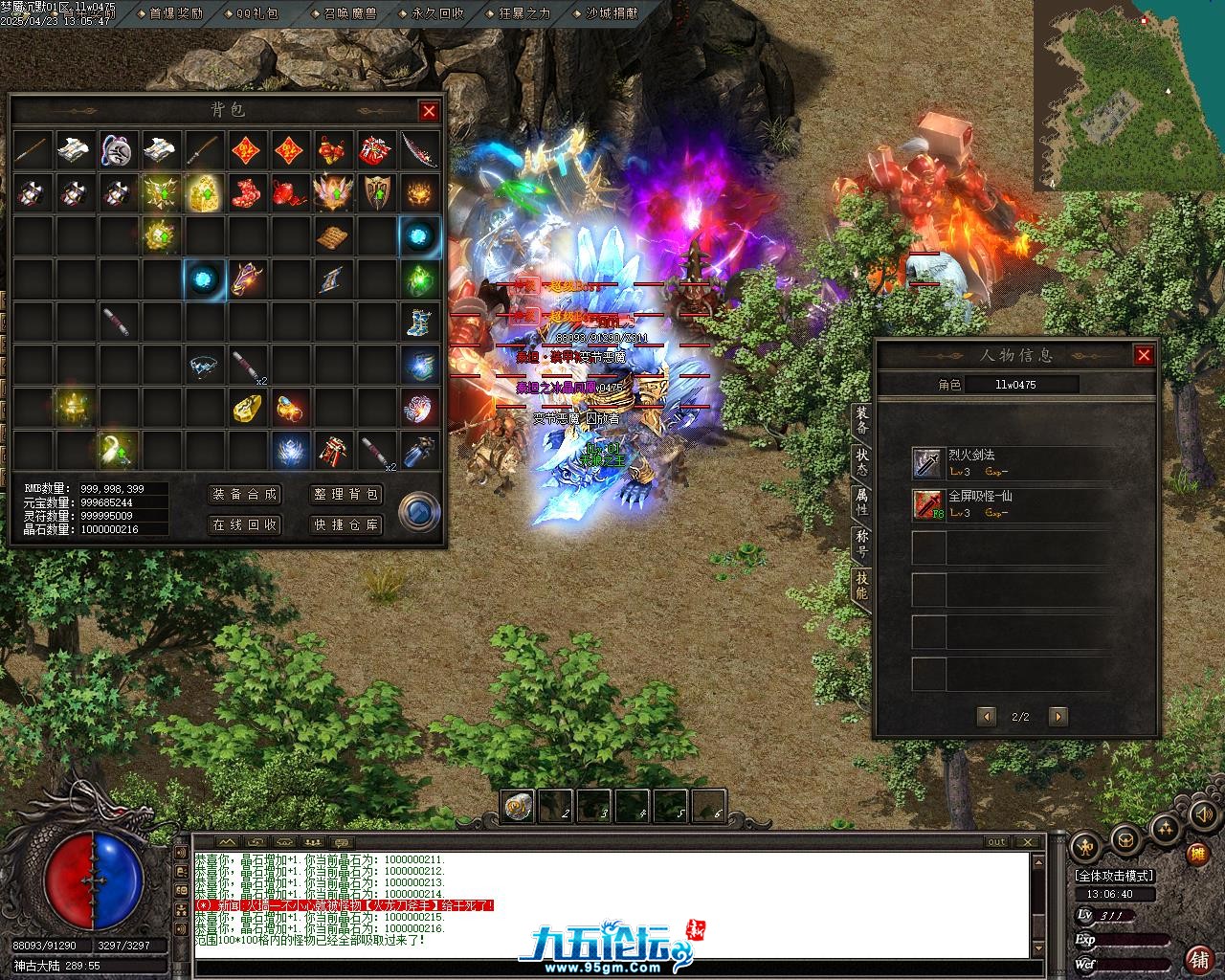Screen dimensions: 1225x980
Task: Select the 烈火剑法 skill icon
Action: pos(927,463)
